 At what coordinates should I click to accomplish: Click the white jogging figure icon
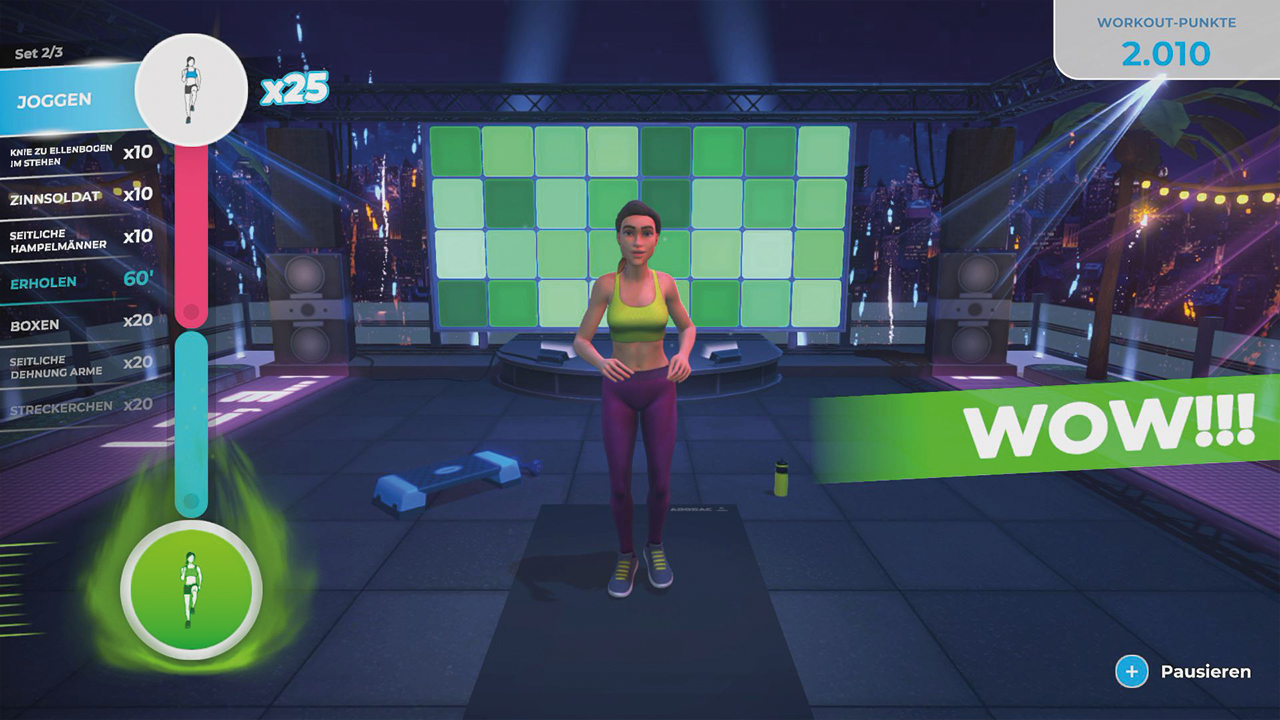click(x=190, y=90)
